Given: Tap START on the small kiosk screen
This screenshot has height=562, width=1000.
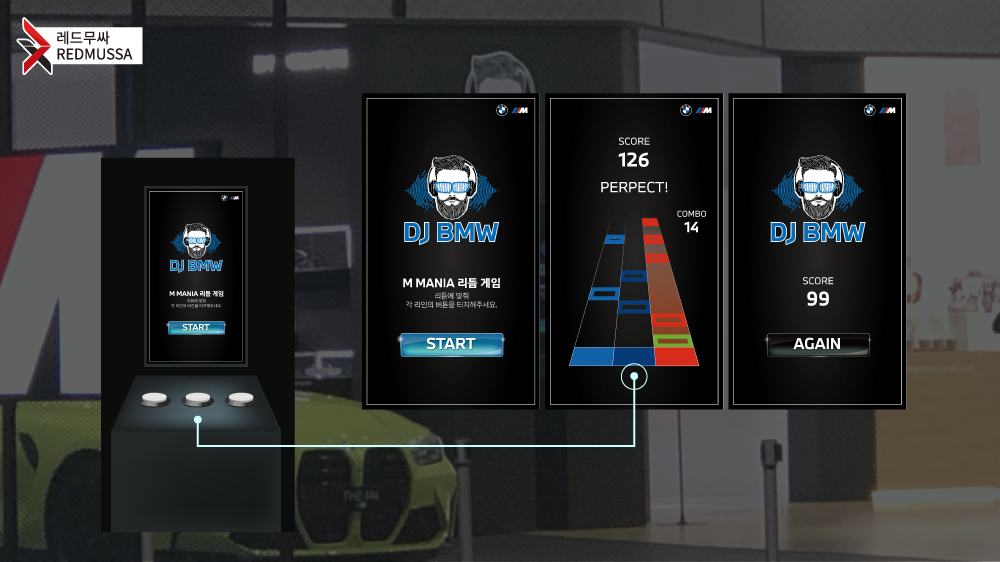Looking at the screenshot, I should [196, 328].
